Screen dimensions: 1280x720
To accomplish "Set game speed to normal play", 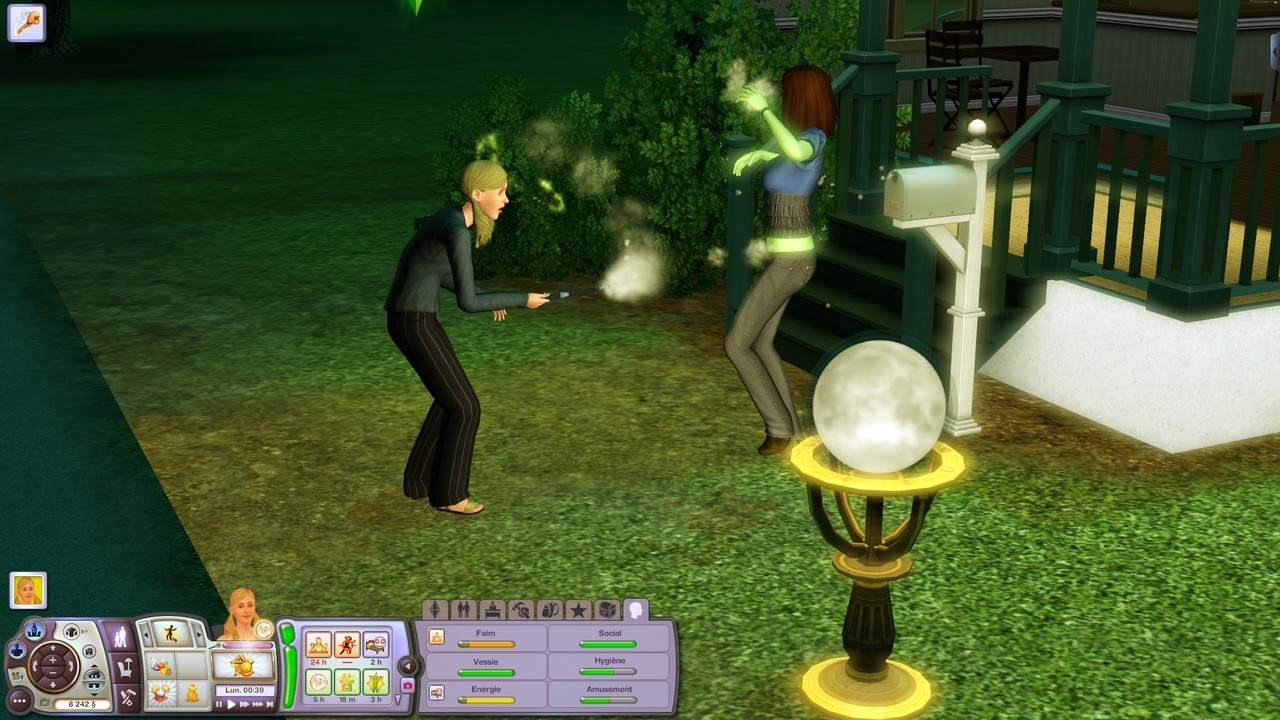I will pos(232,704).
